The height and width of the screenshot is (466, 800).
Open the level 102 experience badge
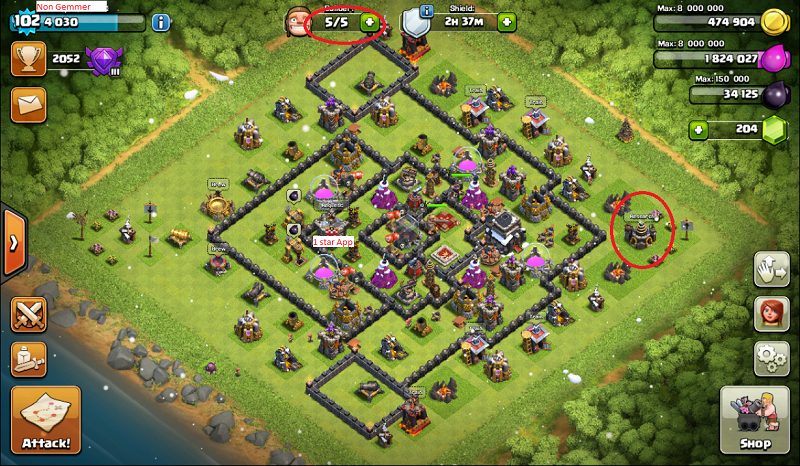tap(22, 22)
